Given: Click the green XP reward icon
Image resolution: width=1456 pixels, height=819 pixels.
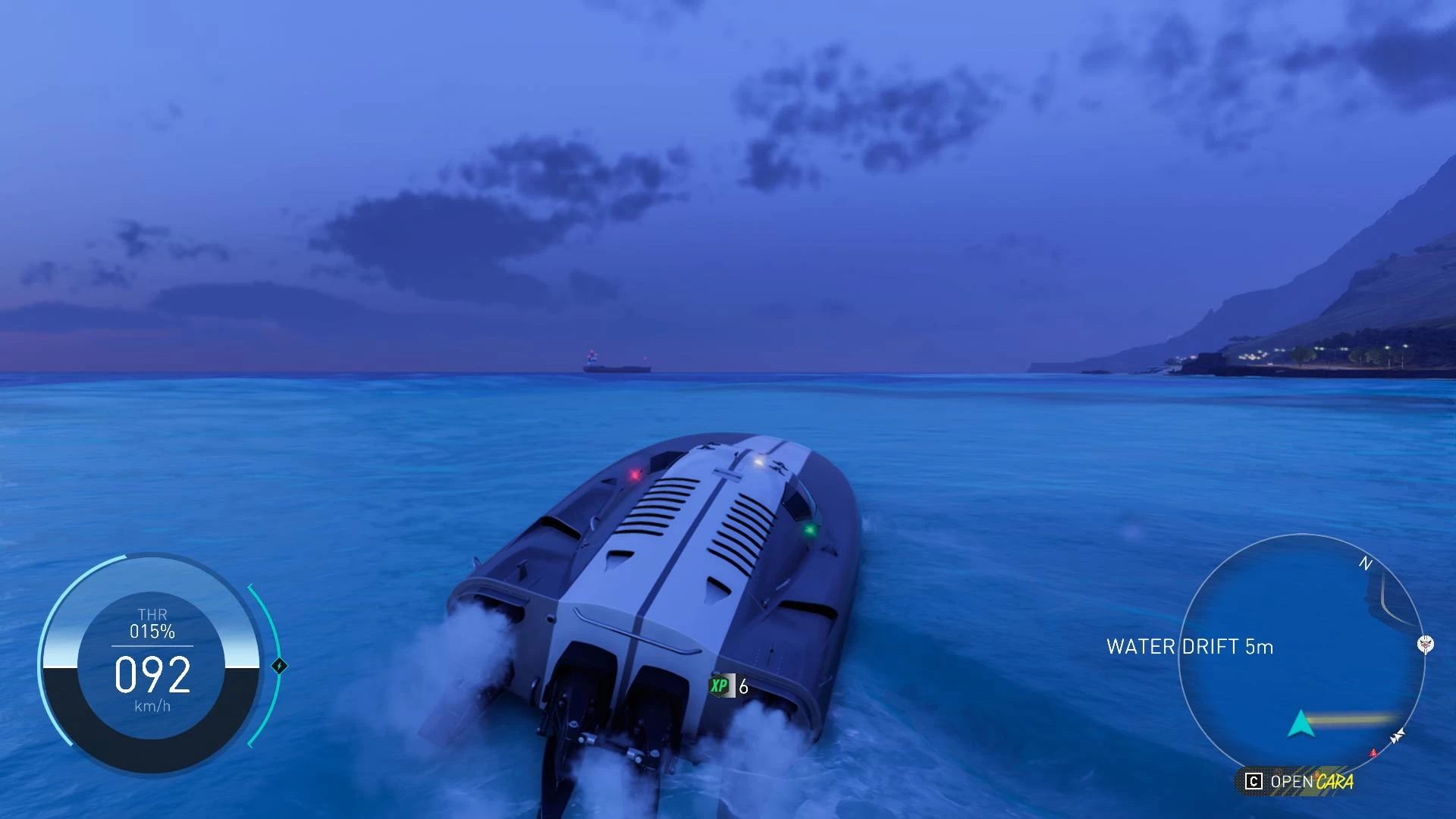Looking at the screenshot, I should tap(719, 686).
